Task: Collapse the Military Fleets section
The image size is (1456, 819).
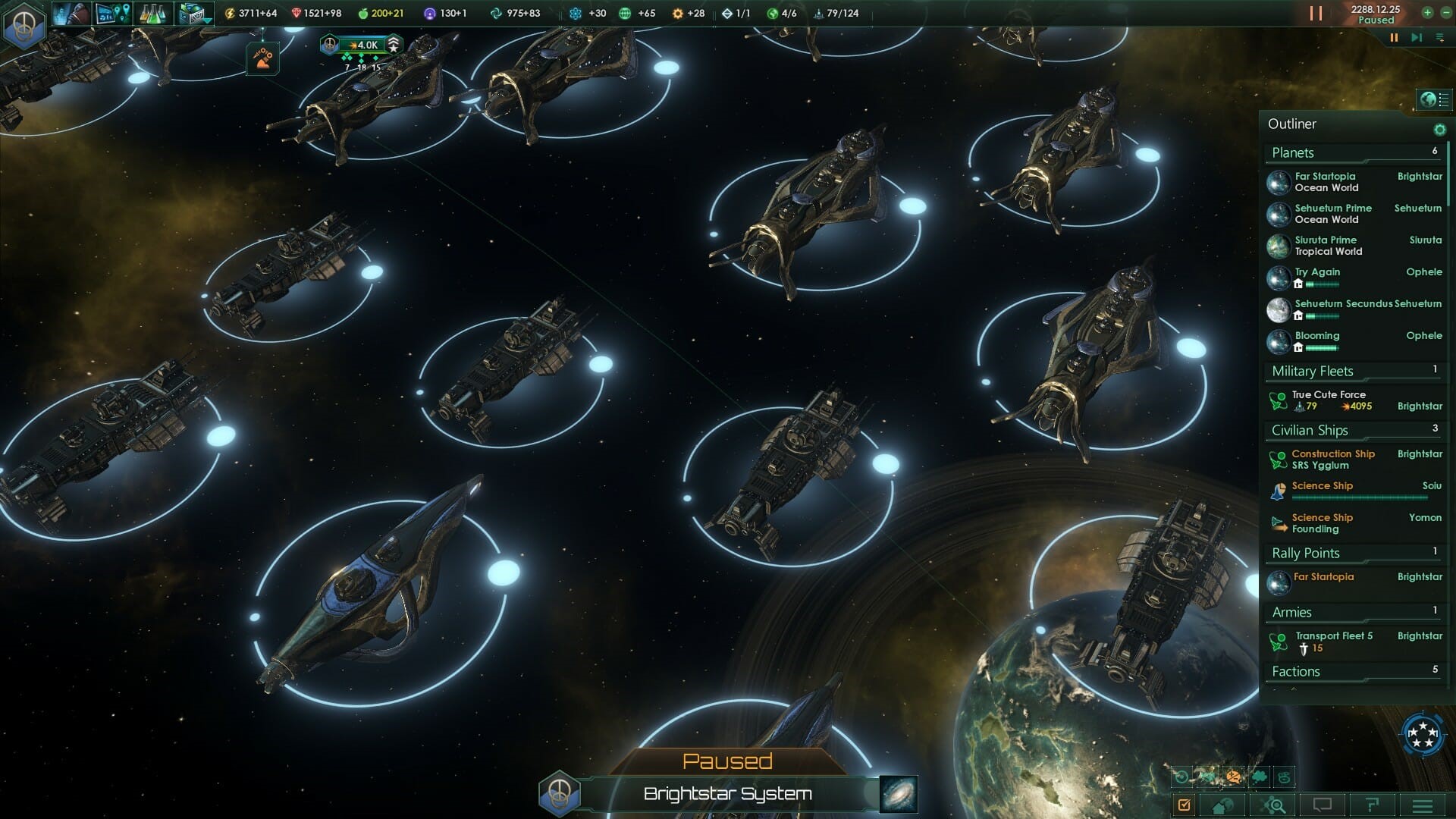Action: [1311, 371]
